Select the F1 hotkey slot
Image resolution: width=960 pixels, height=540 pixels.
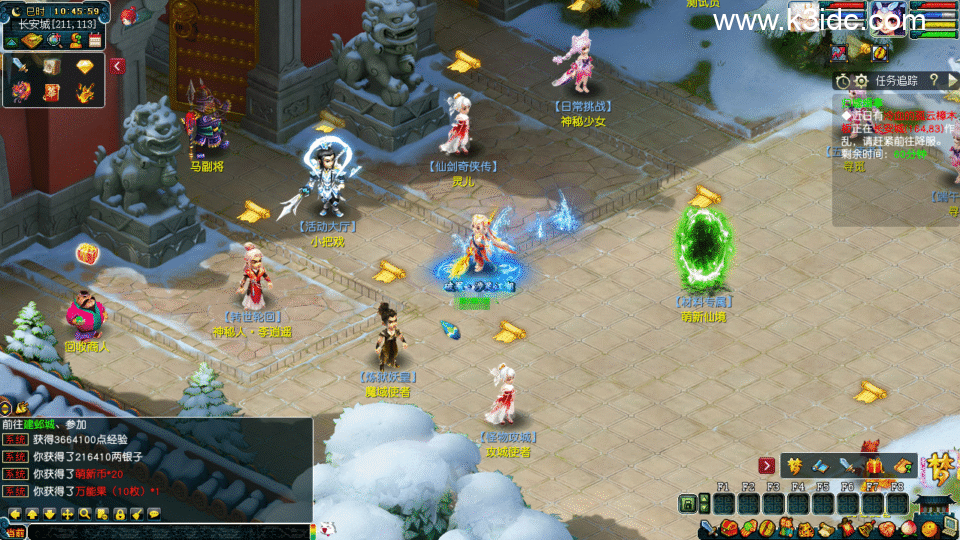coord(724,503)
